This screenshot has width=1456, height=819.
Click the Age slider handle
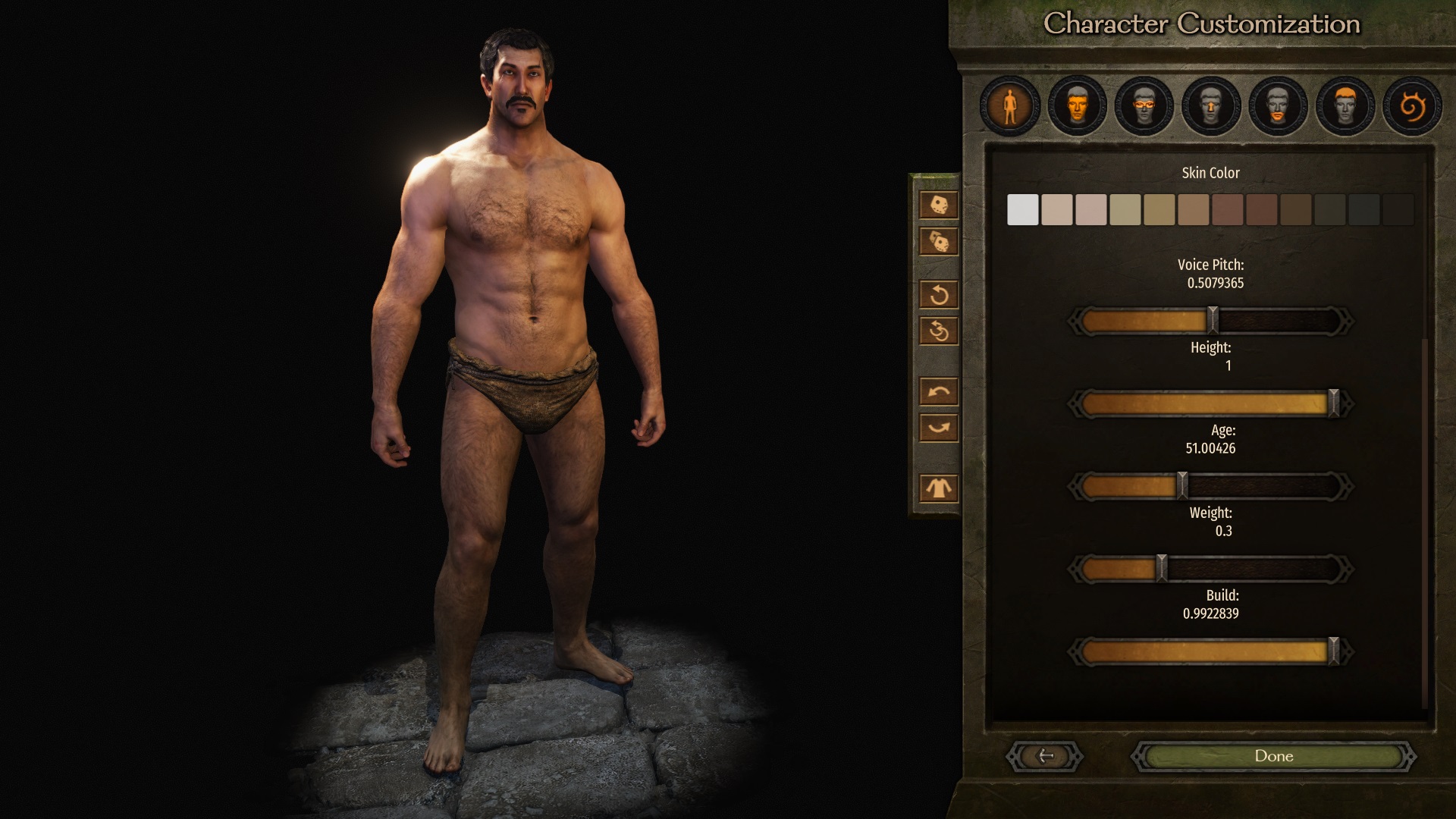point(1184,484)
